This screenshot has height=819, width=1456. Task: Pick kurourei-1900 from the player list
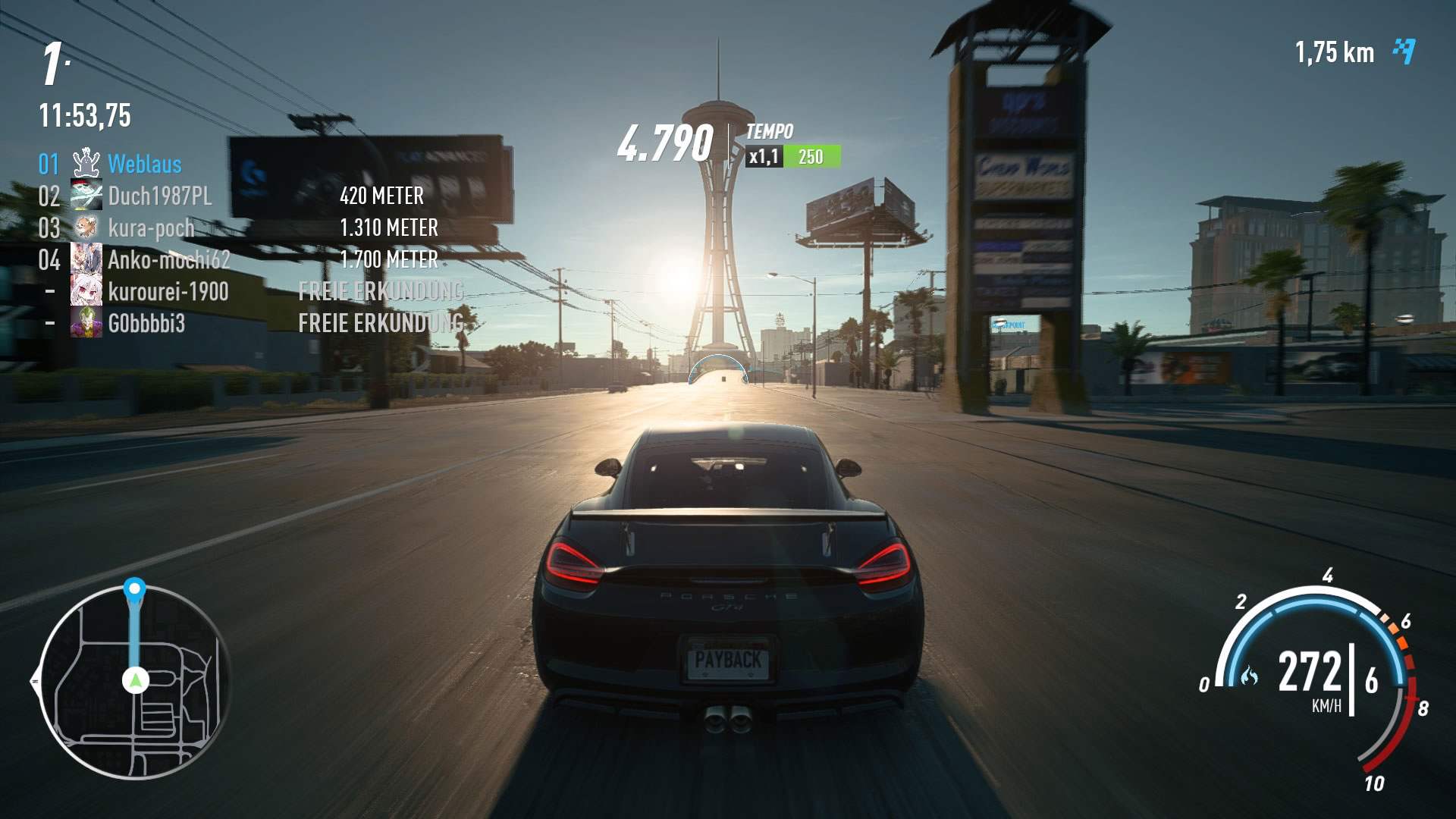[168, 292]
